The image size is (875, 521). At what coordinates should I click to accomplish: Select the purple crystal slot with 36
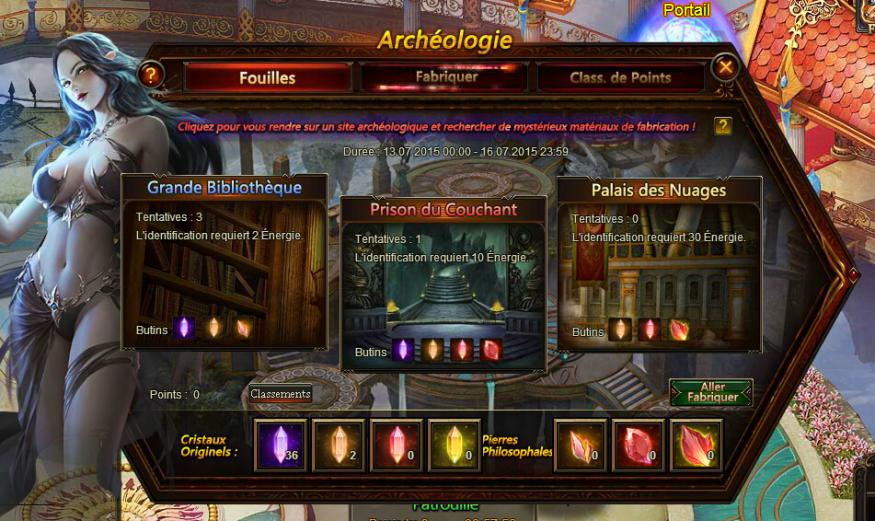(x=280, y=444)
